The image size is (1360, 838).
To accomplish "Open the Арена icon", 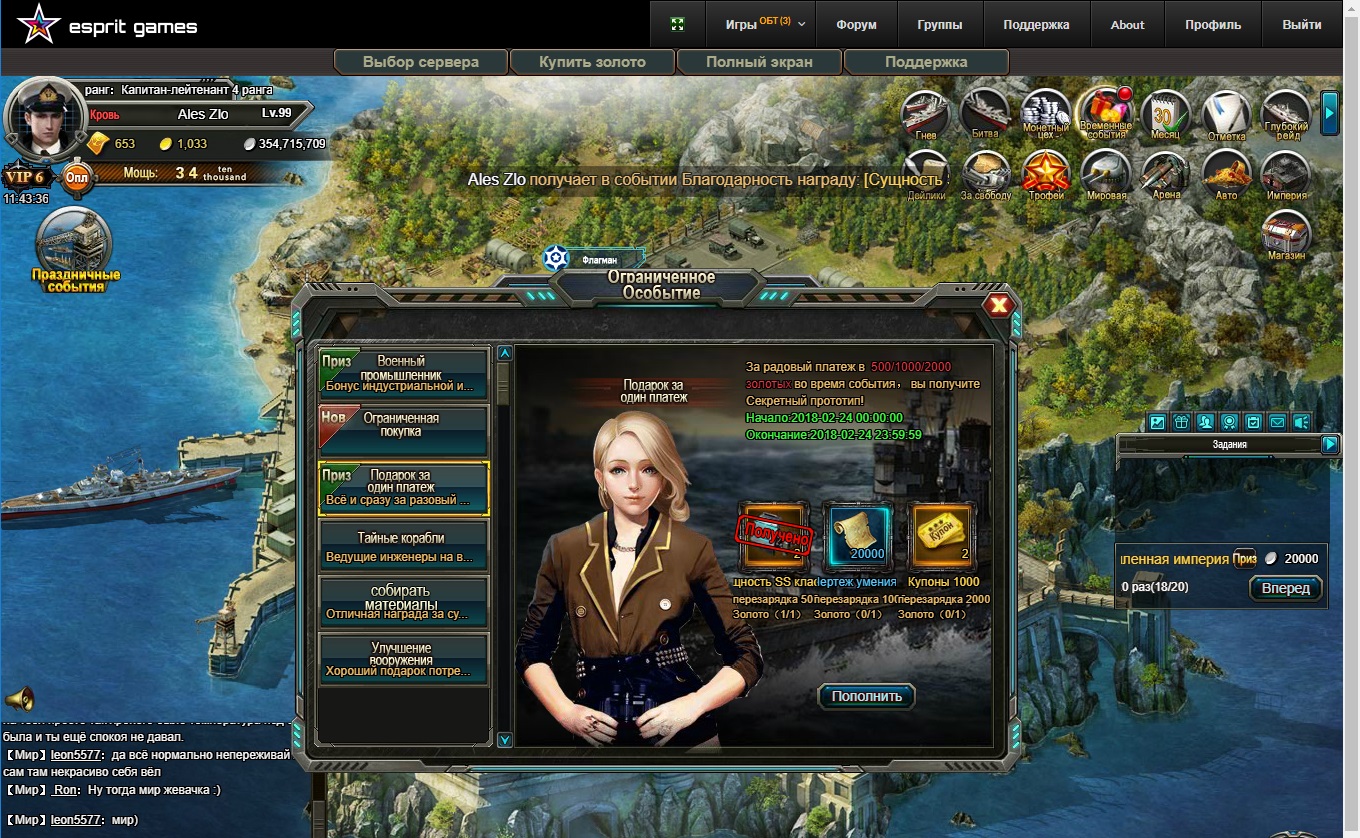I will 1166,174.
